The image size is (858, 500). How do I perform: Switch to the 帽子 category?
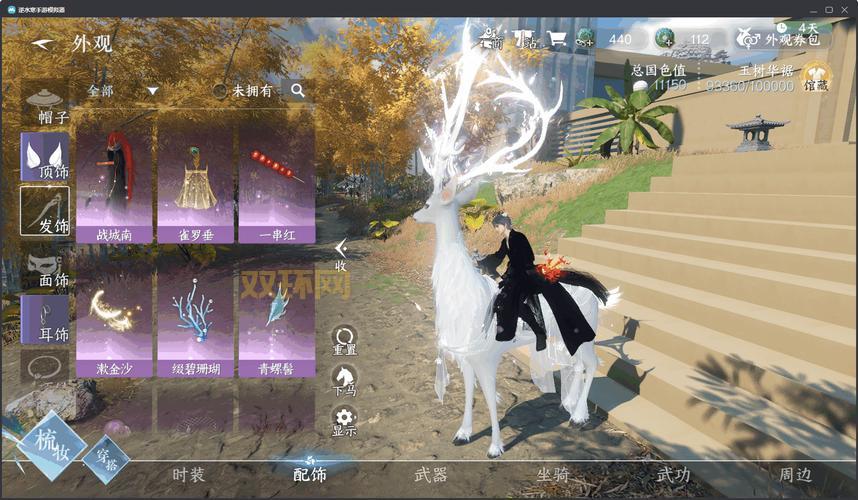[x=45, y=106]
